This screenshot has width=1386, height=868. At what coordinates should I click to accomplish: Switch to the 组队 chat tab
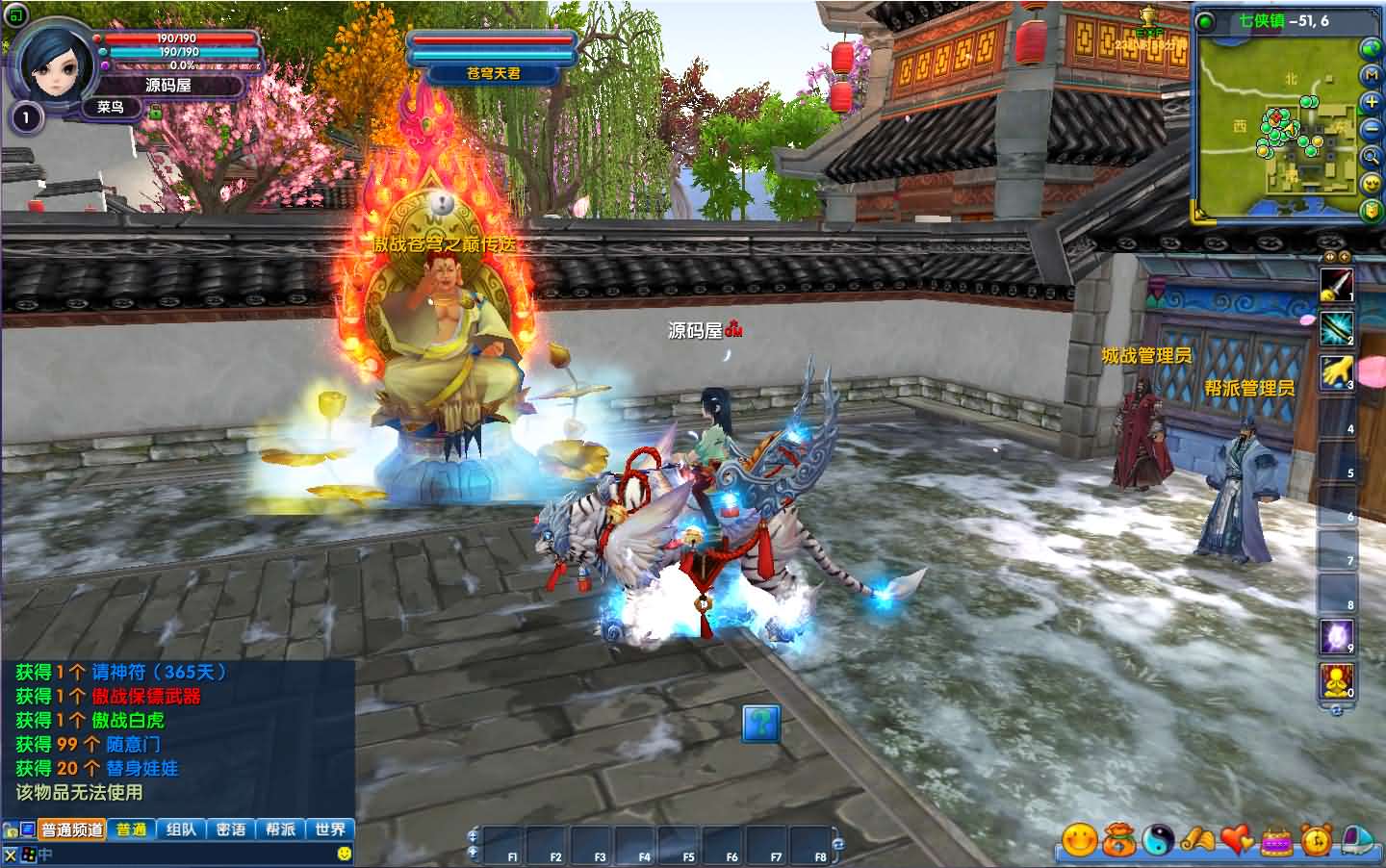click(x=181, y=830)
